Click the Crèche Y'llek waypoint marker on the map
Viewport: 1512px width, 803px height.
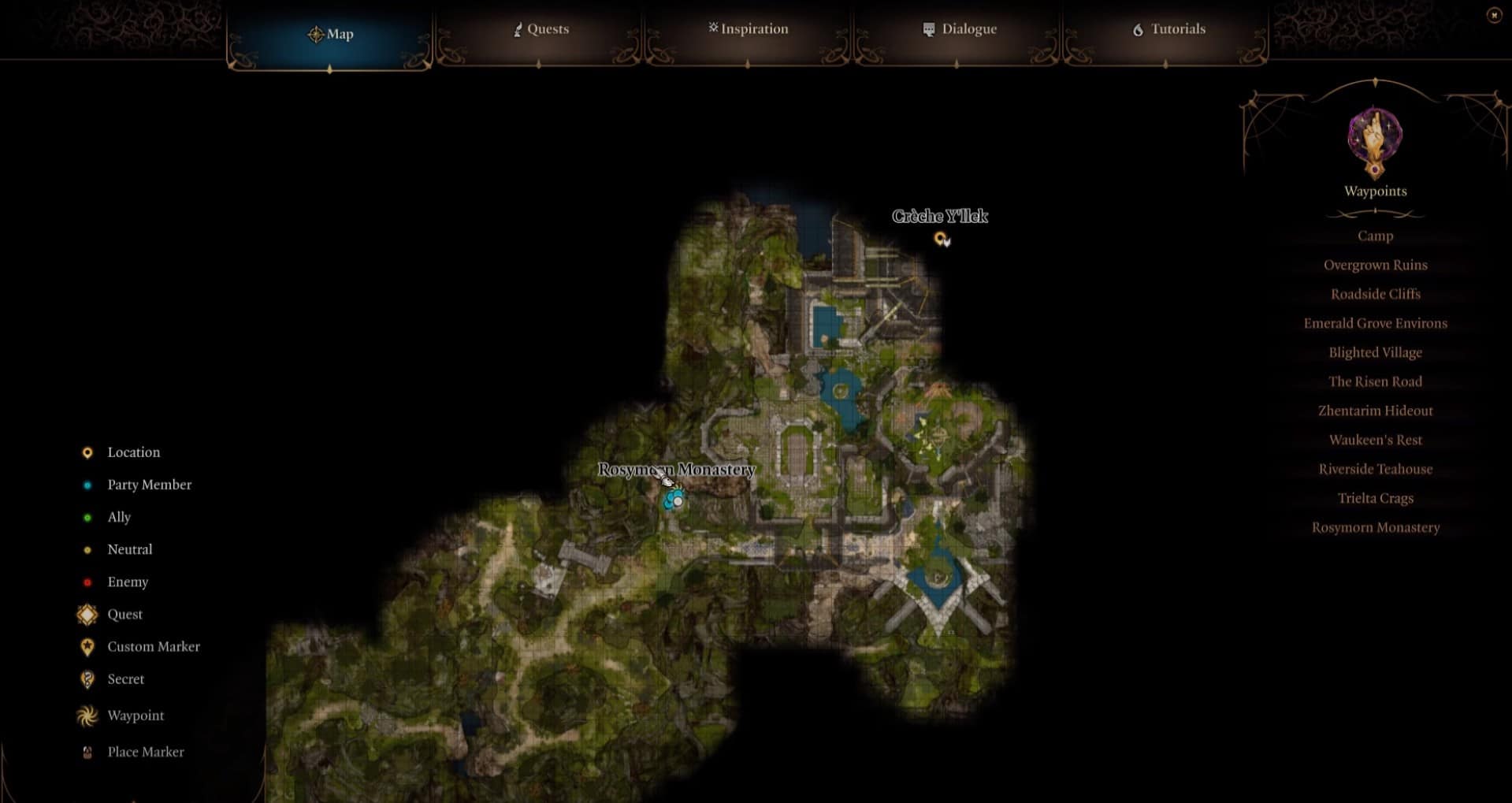coord(941,239)
